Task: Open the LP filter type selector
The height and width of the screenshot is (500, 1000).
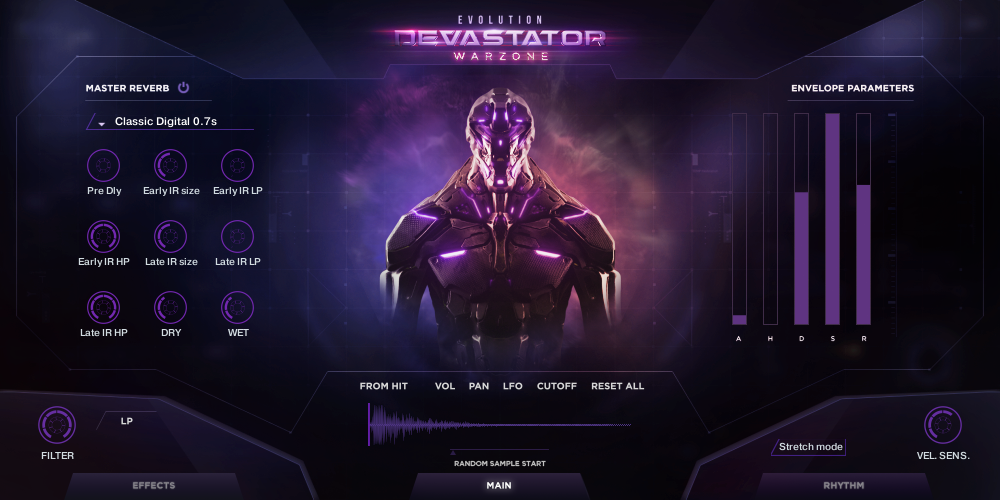Action: 127,421
